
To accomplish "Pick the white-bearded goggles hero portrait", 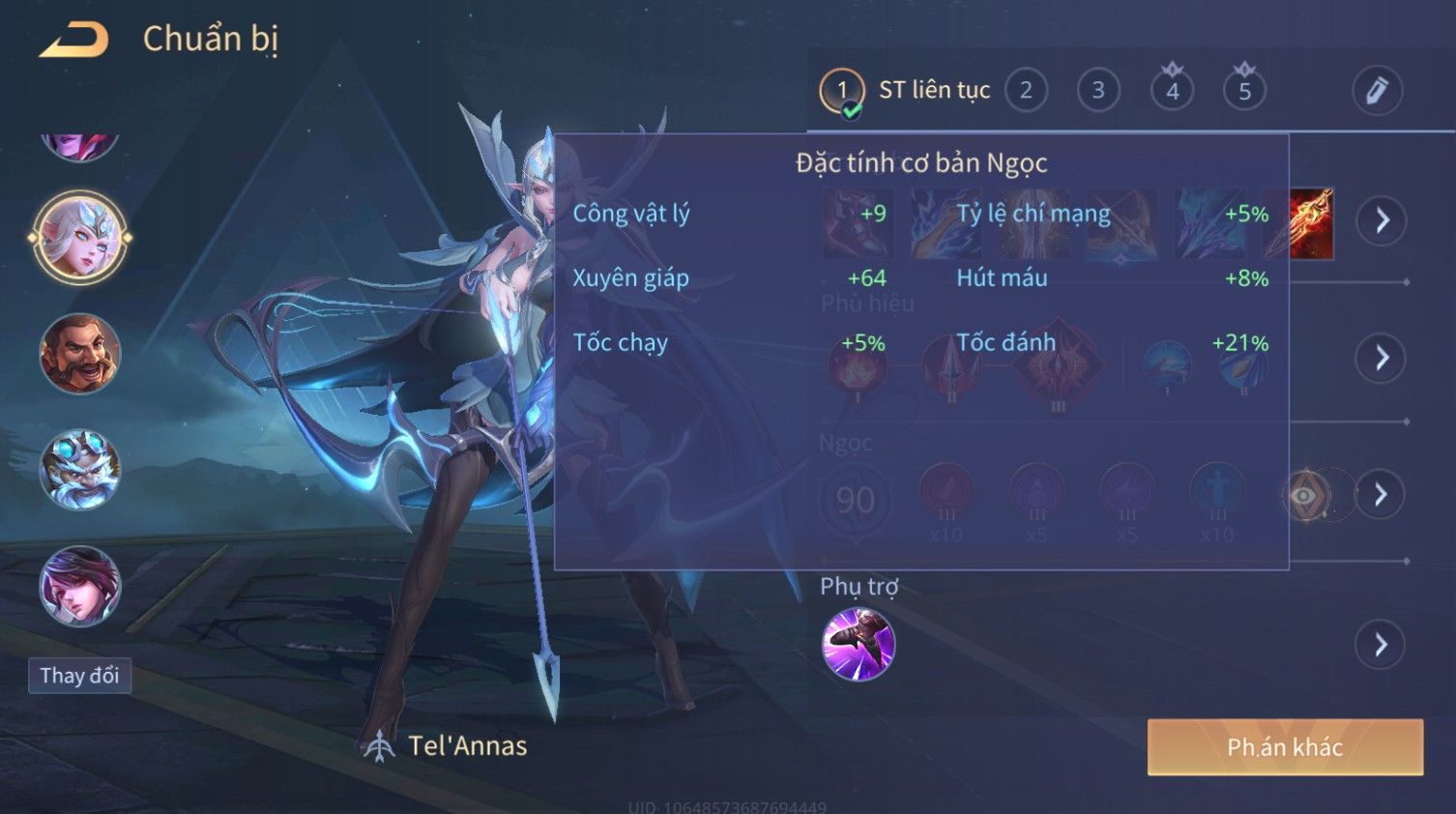I will 80,471.
